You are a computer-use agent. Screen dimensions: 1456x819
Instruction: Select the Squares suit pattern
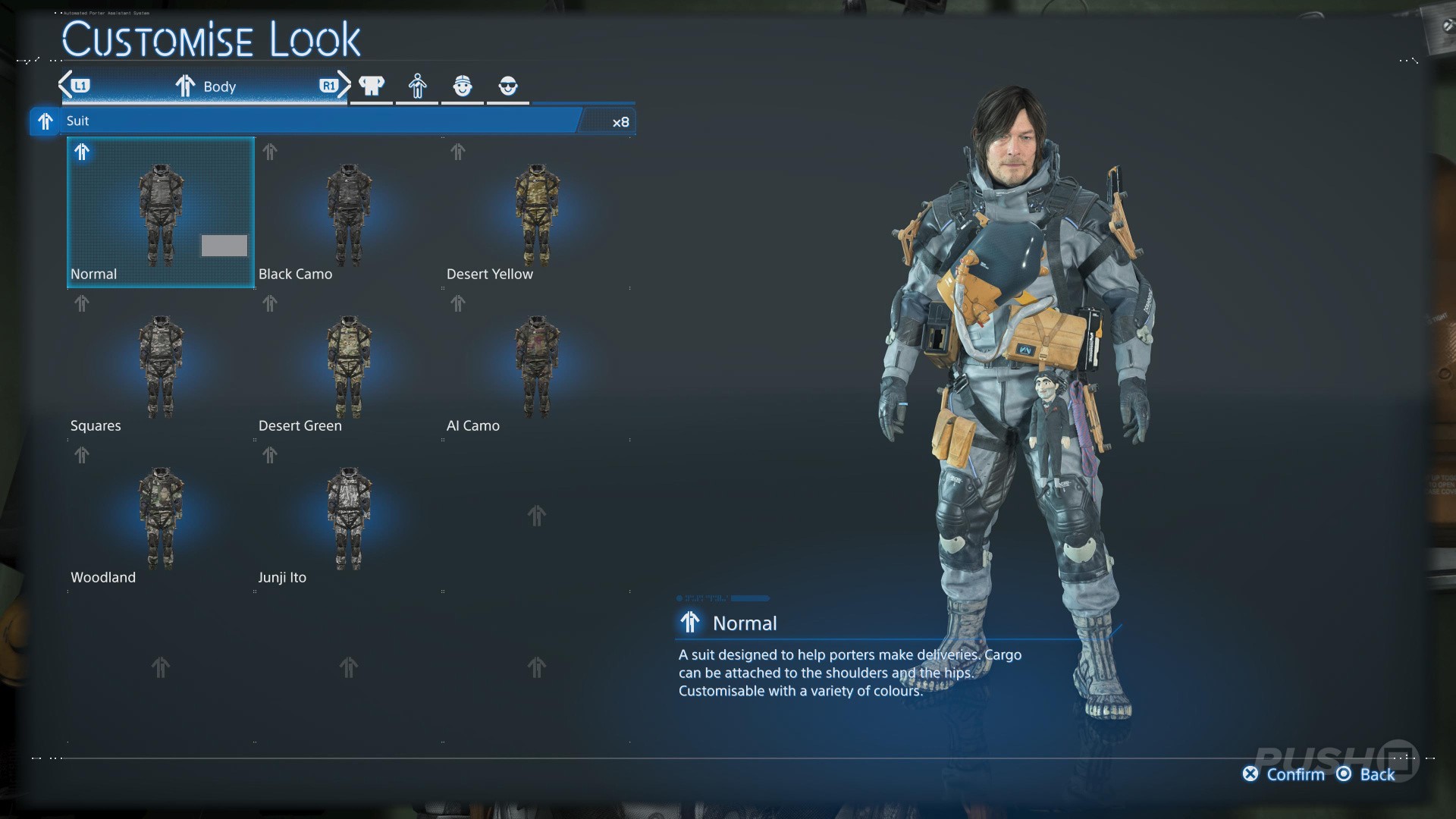(x=161, y=366)
